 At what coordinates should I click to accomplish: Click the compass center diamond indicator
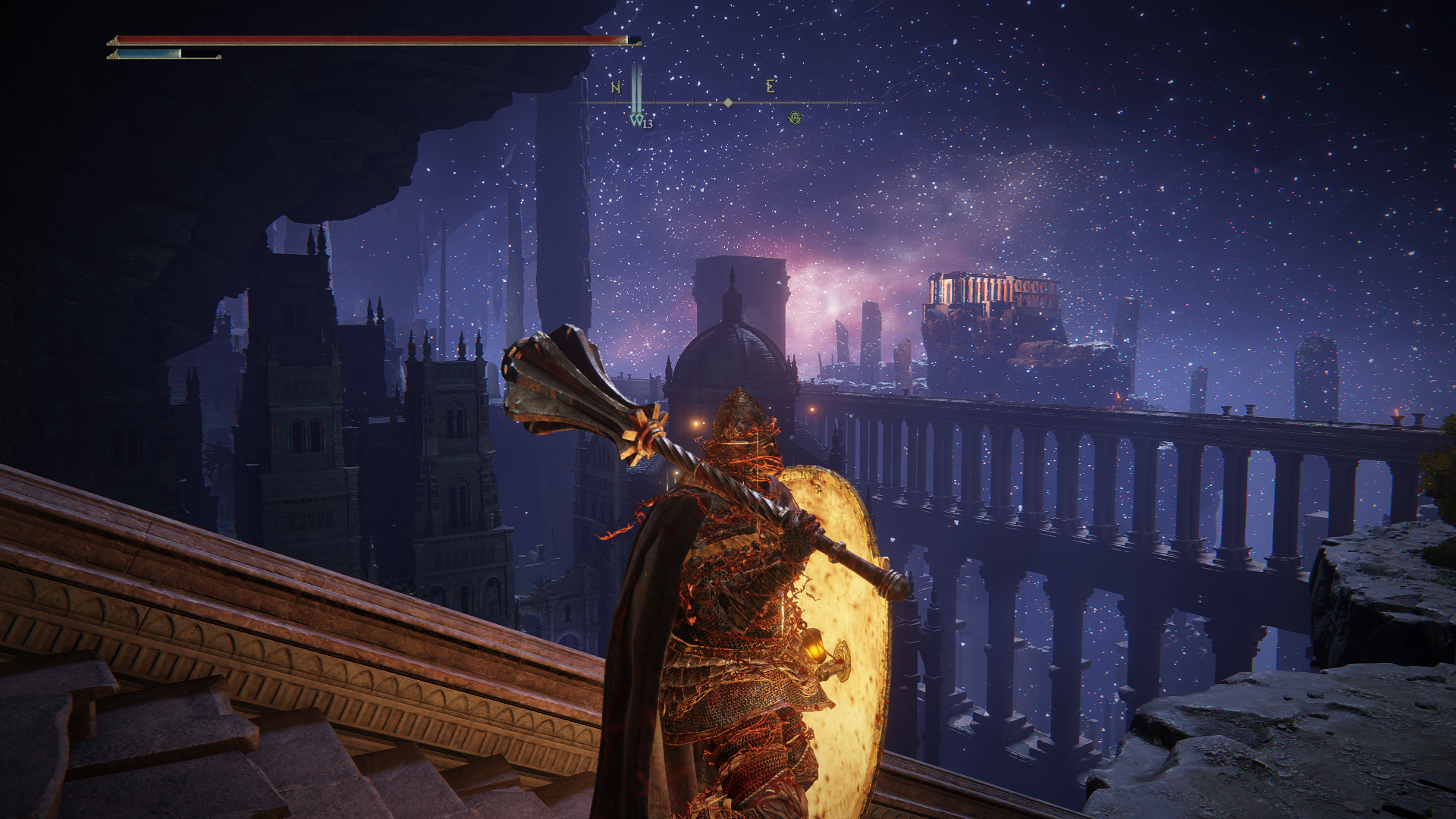coord(728,102)
